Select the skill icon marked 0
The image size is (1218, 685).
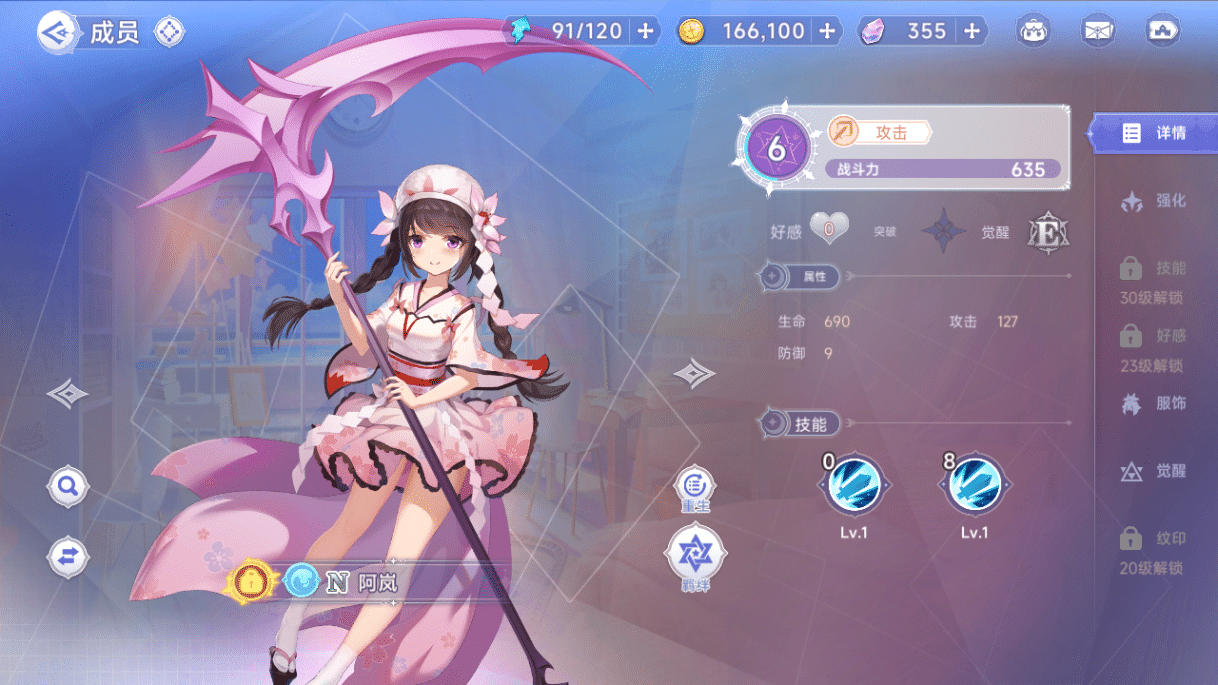coord(853,486)
